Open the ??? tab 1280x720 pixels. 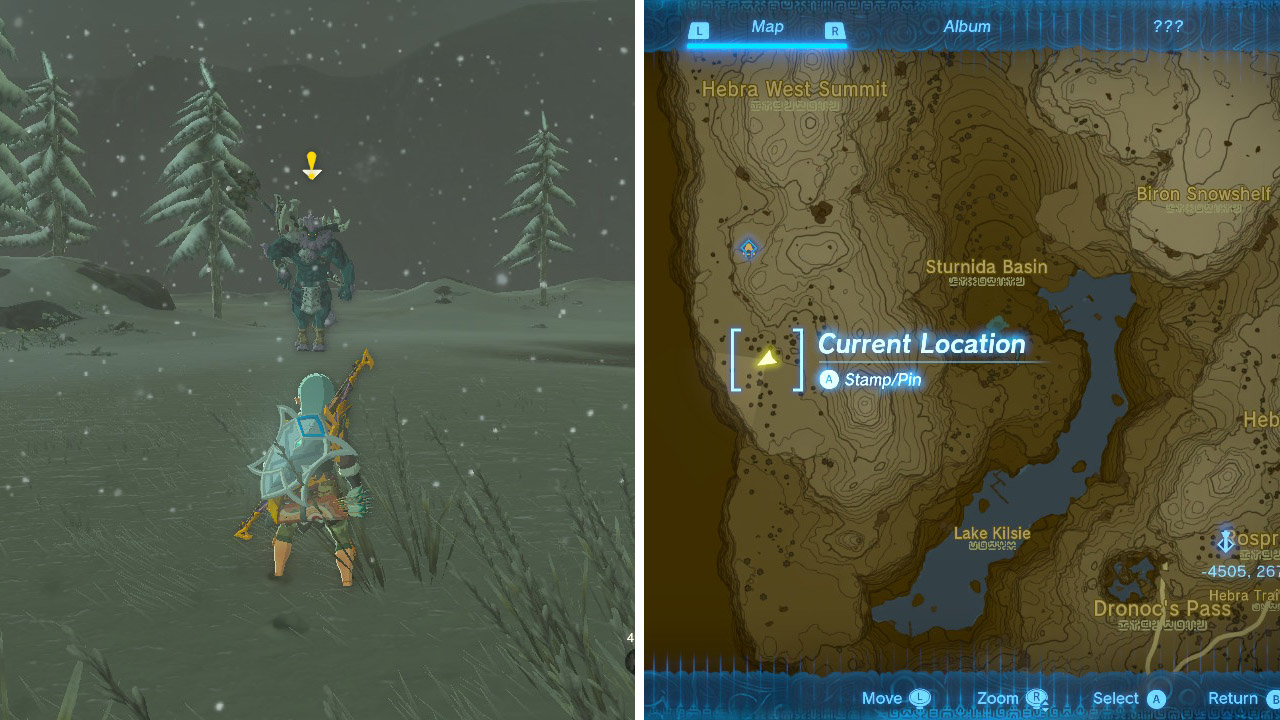[x=1166, y=27]
